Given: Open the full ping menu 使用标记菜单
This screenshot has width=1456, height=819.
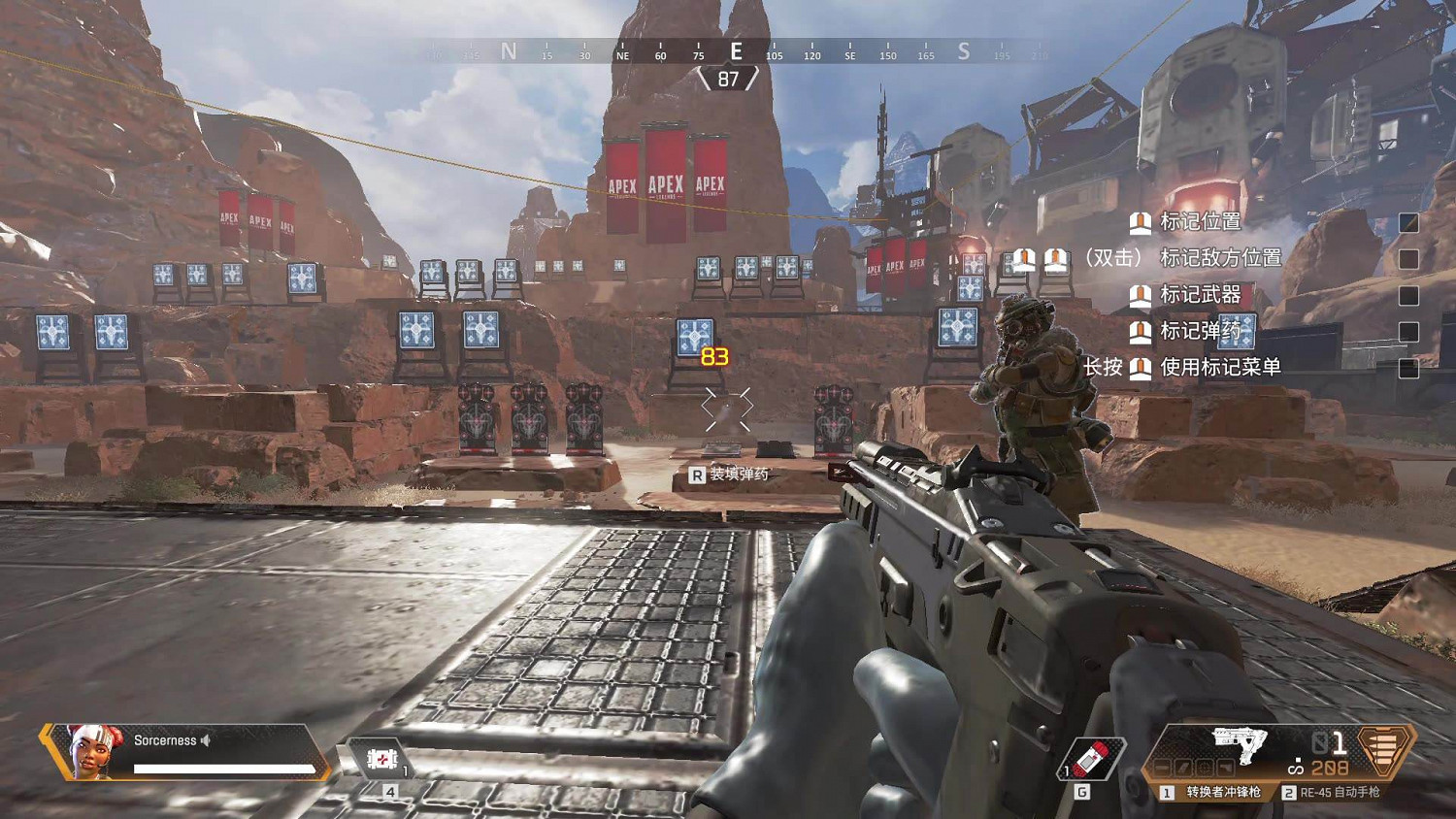Looking at the screenshot, I should pyautogui.click(x=1220, y=369).
